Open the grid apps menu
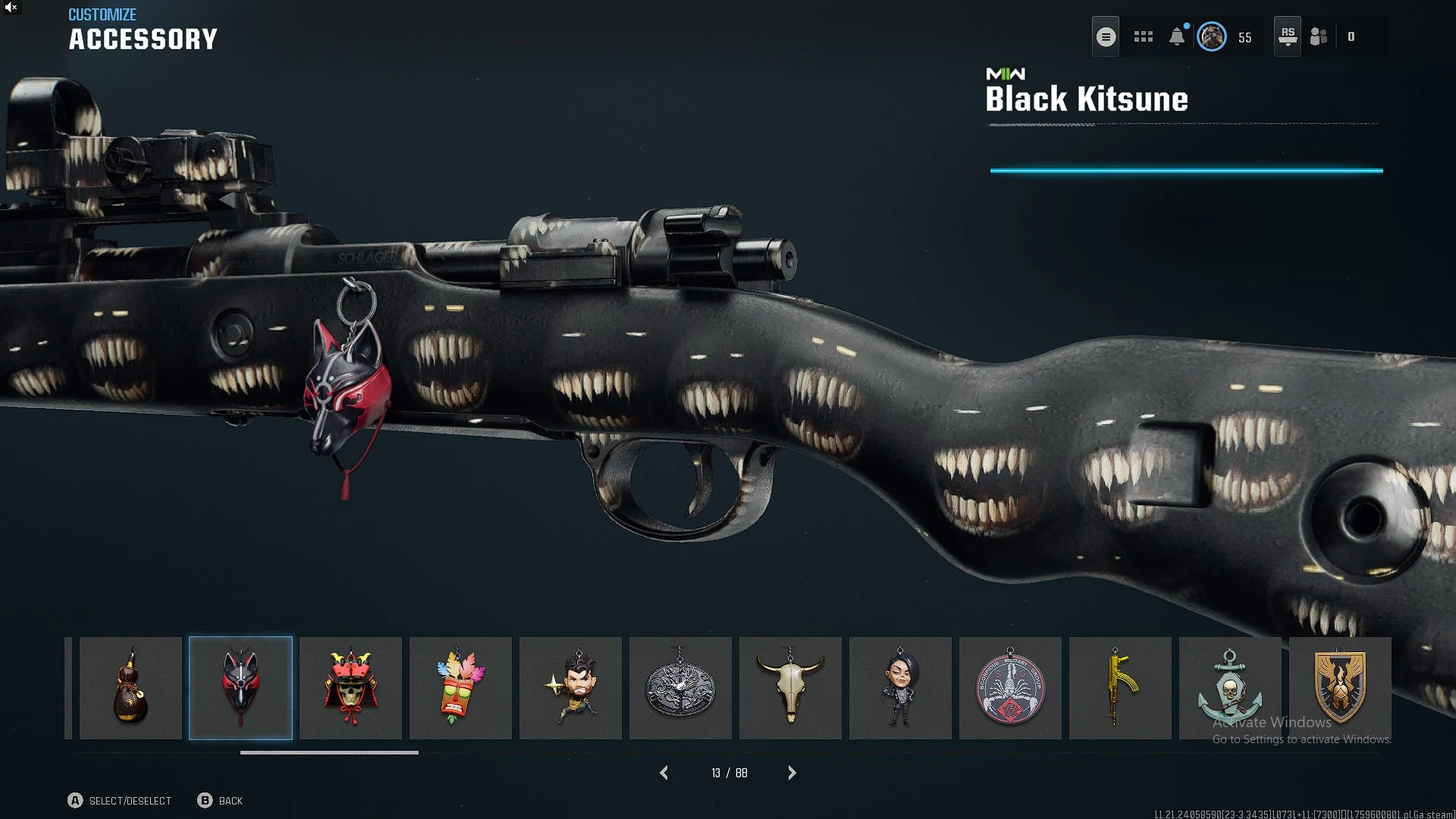Screen dimensions: 1456x819 [x=1143, y=36]
